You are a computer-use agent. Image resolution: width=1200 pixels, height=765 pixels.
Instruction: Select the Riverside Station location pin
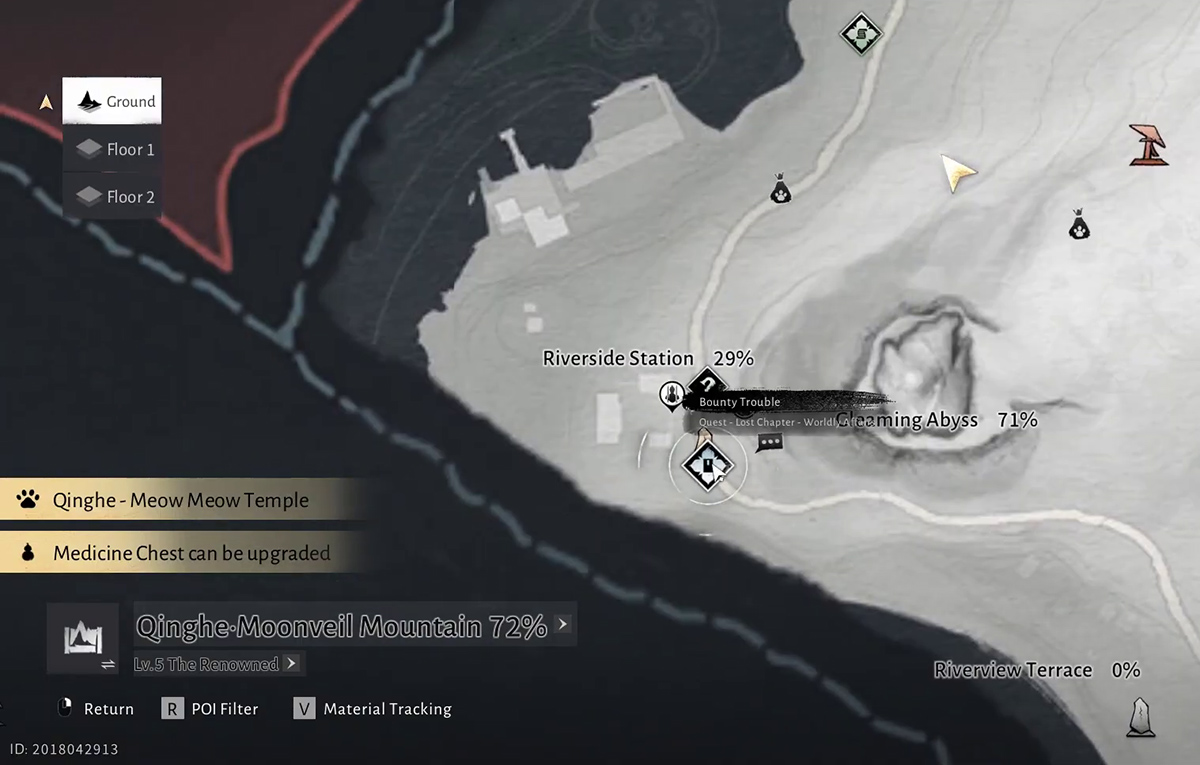(x=671, y=395)
